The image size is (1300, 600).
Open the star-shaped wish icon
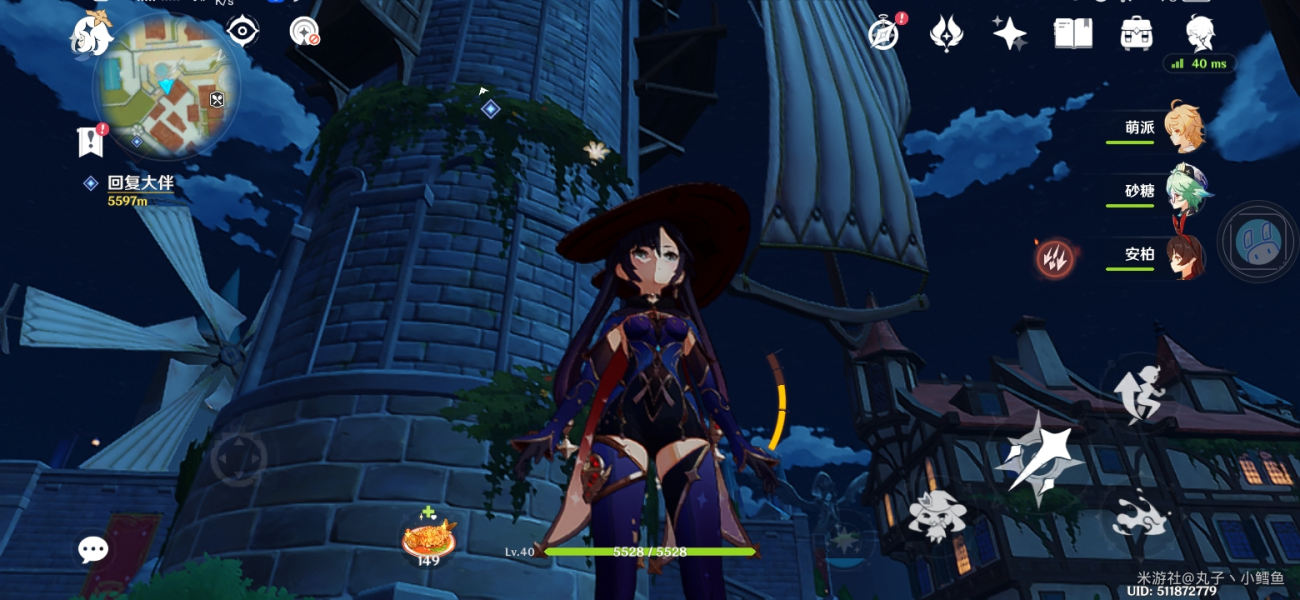(x=1009, y=33)
